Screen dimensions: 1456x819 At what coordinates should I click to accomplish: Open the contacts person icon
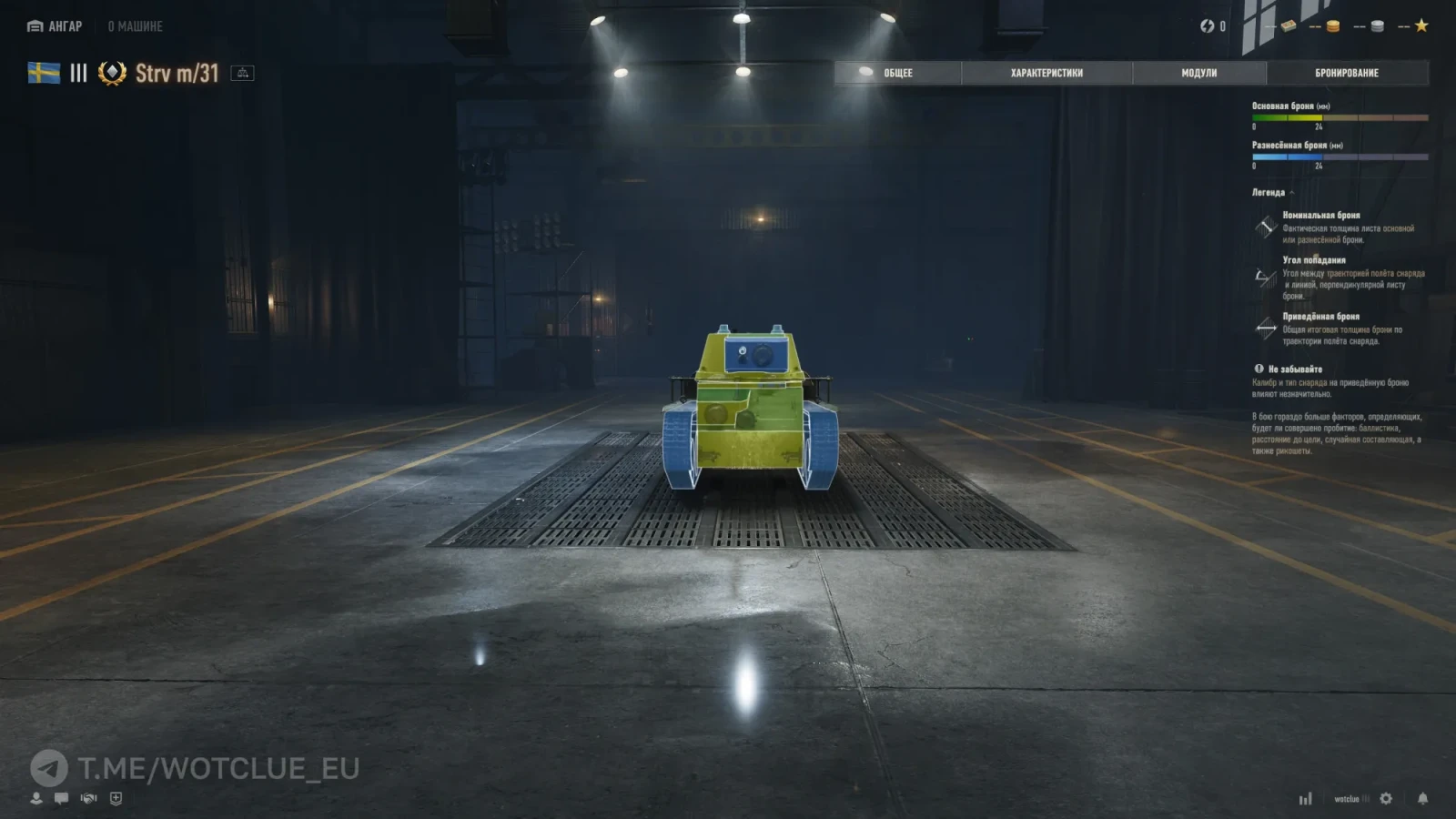tap(36, 798)
